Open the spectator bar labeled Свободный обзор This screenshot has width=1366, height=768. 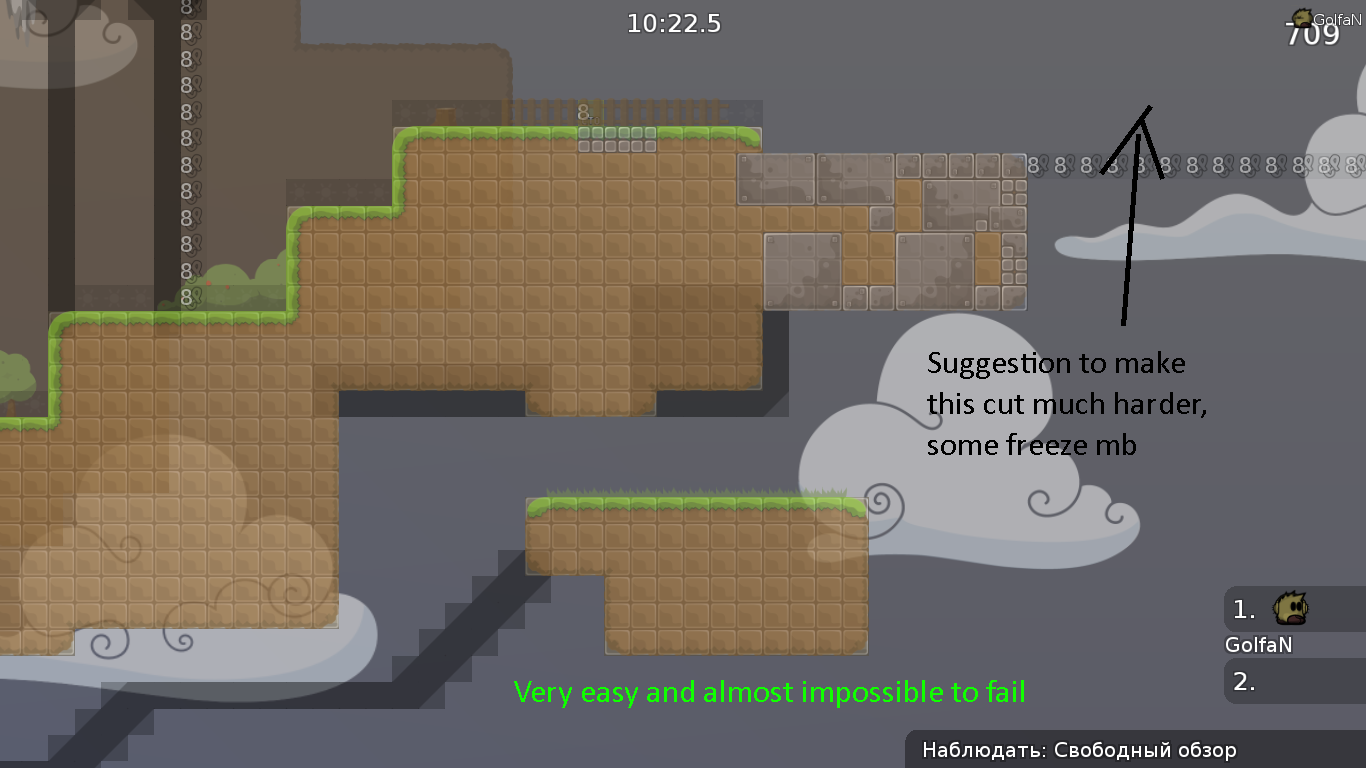(1078, 749)
